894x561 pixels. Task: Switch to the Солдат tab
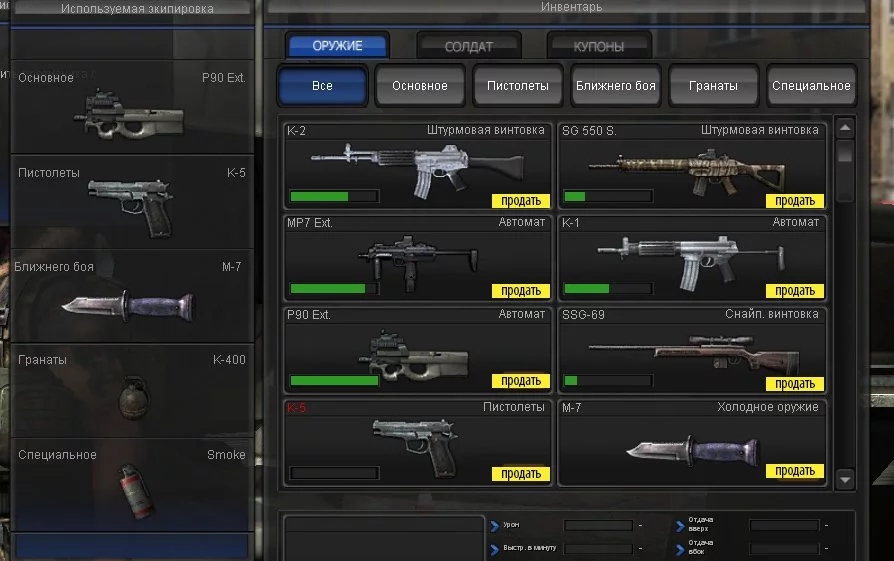(x=469, y=46)
